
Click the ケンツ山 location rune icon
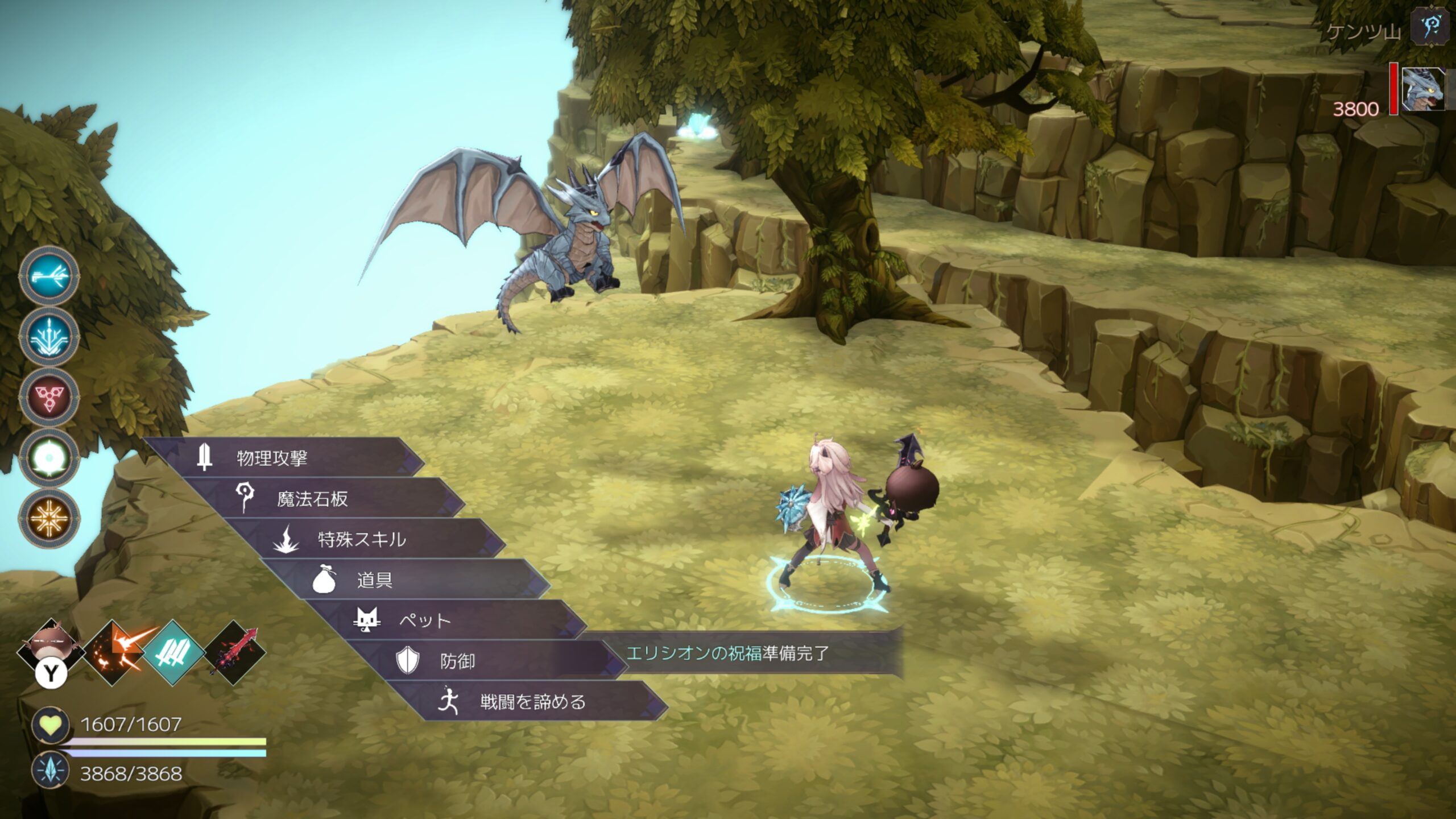[x=1430, y=26]
